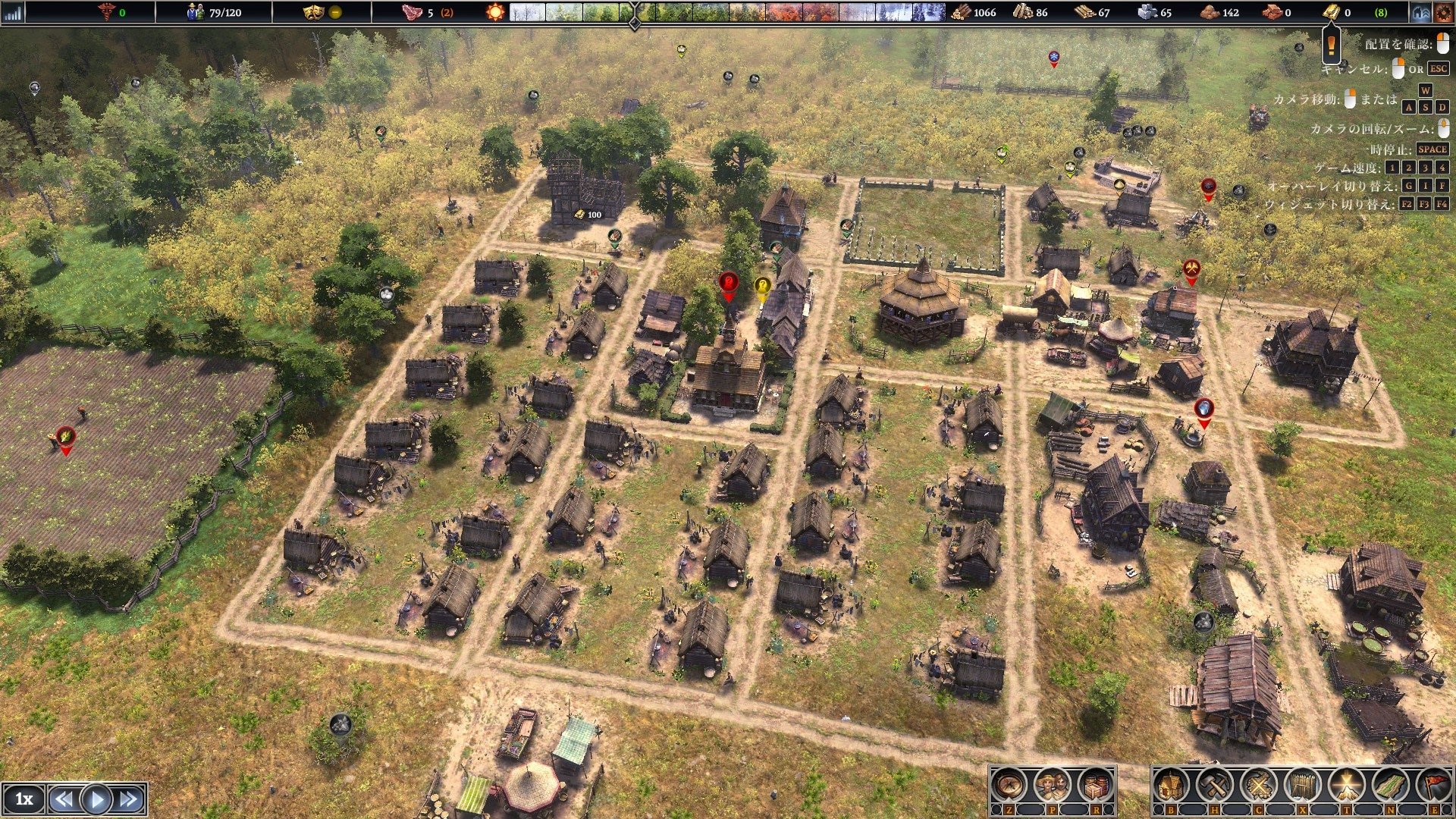Open the compass panel
The width and height of the screenshot is (1456, 819).
click(1009, 786)
